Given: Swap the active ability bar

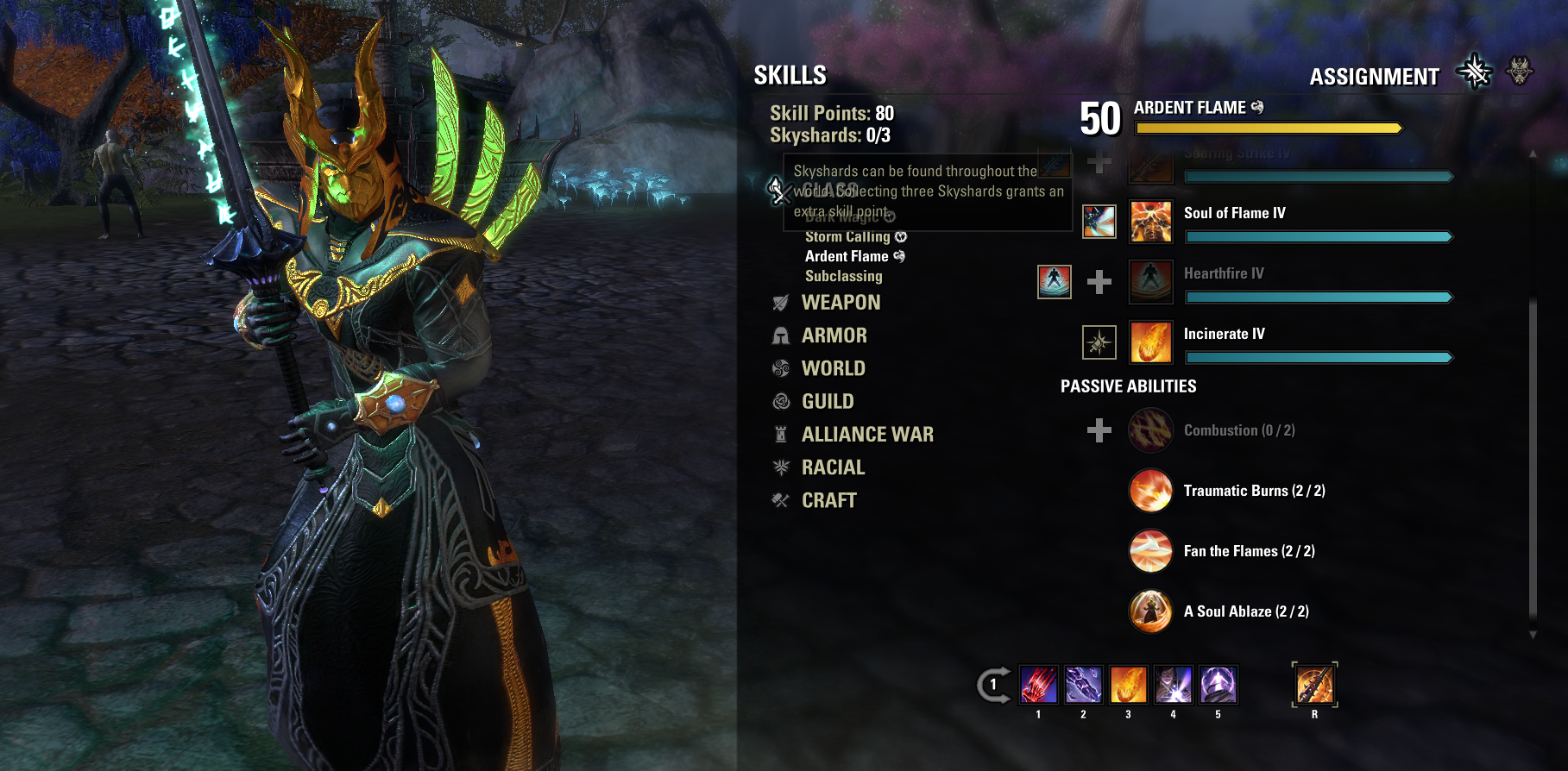Looking at the screenshot, I should click(993, 686).
